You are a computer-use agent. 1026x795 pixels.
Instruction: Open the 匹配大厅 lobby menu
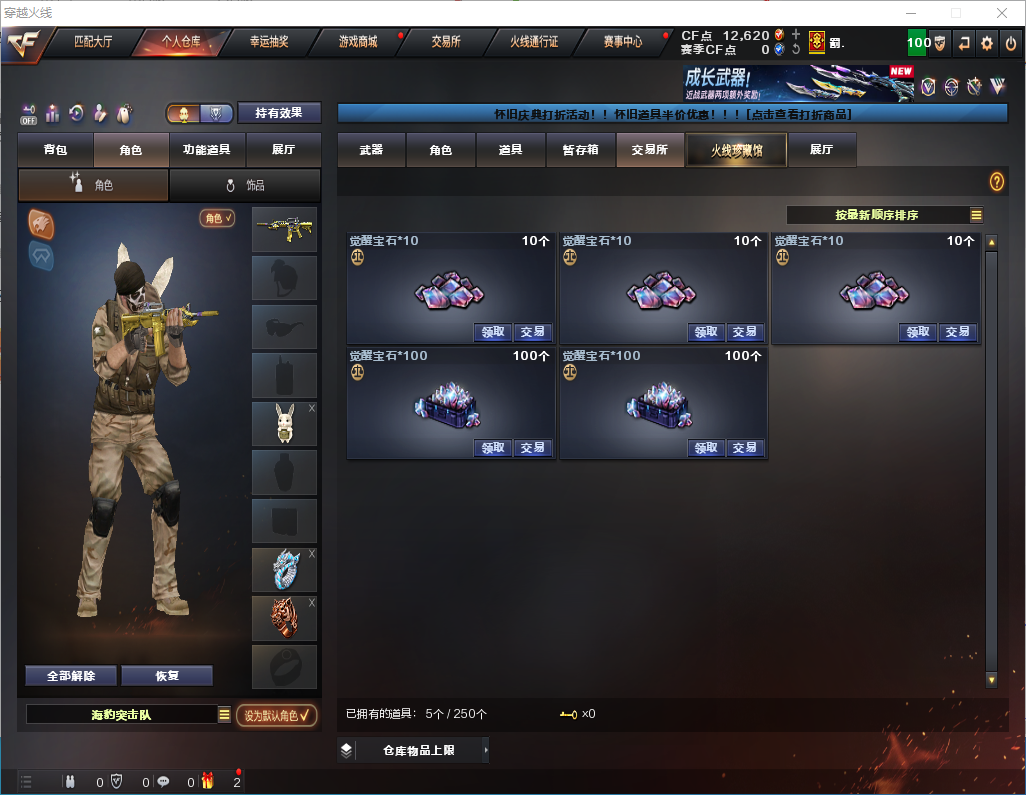93,42
